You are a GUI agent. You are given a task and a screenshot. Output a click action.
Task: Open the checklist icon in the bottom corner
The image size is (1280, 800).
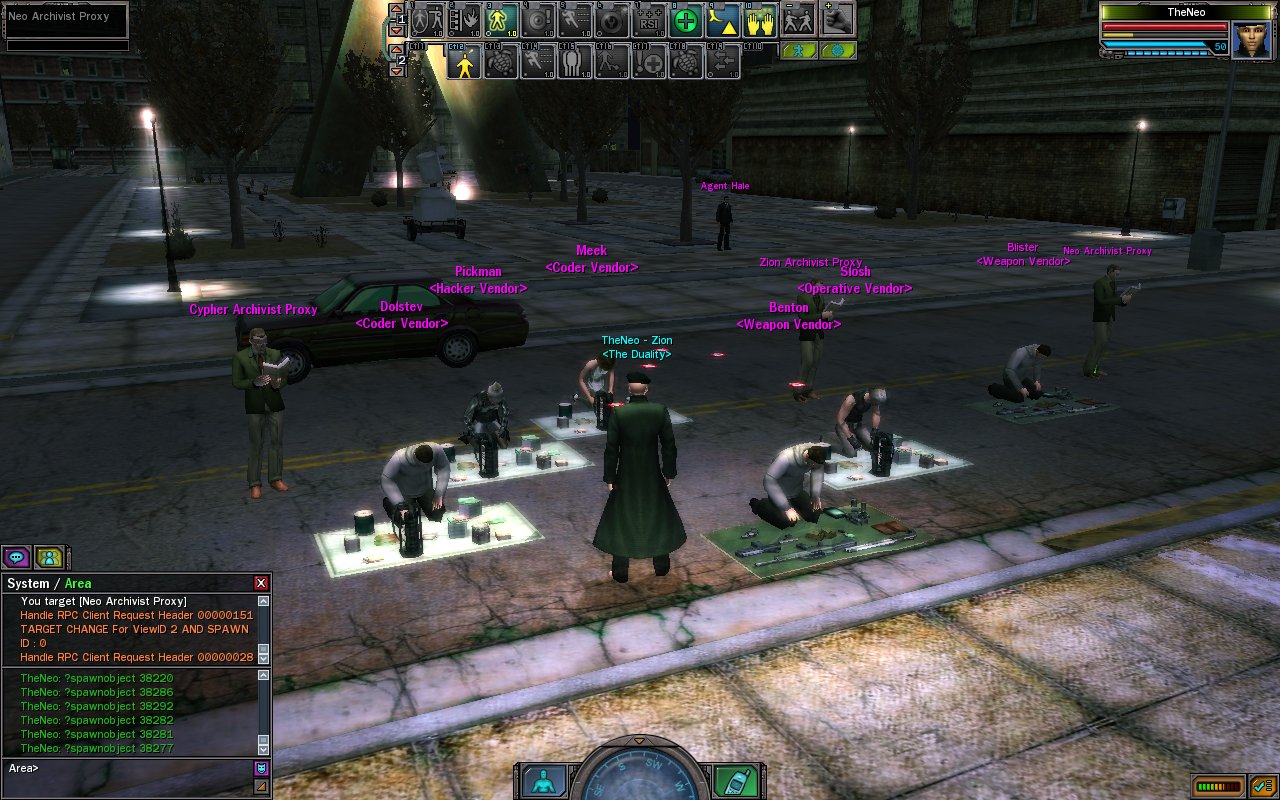pyautogui.click(x=1262, y=786)
